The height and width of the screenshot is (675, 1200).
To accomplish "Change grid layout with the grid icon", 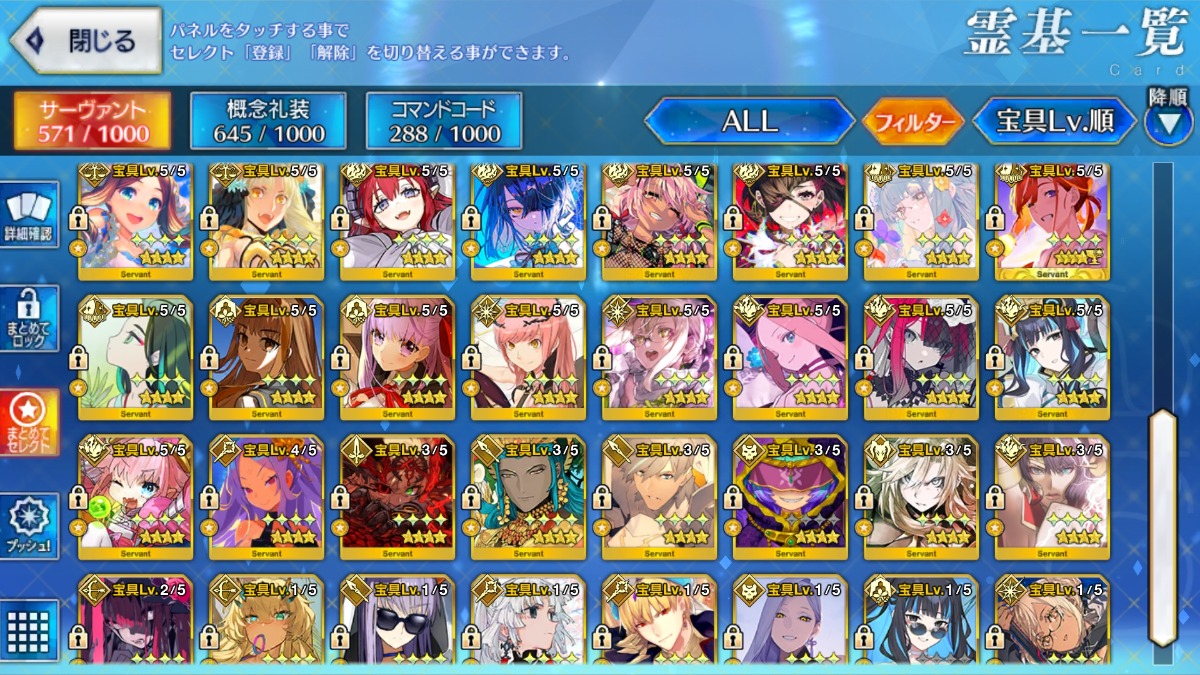I will coord(28,630).
